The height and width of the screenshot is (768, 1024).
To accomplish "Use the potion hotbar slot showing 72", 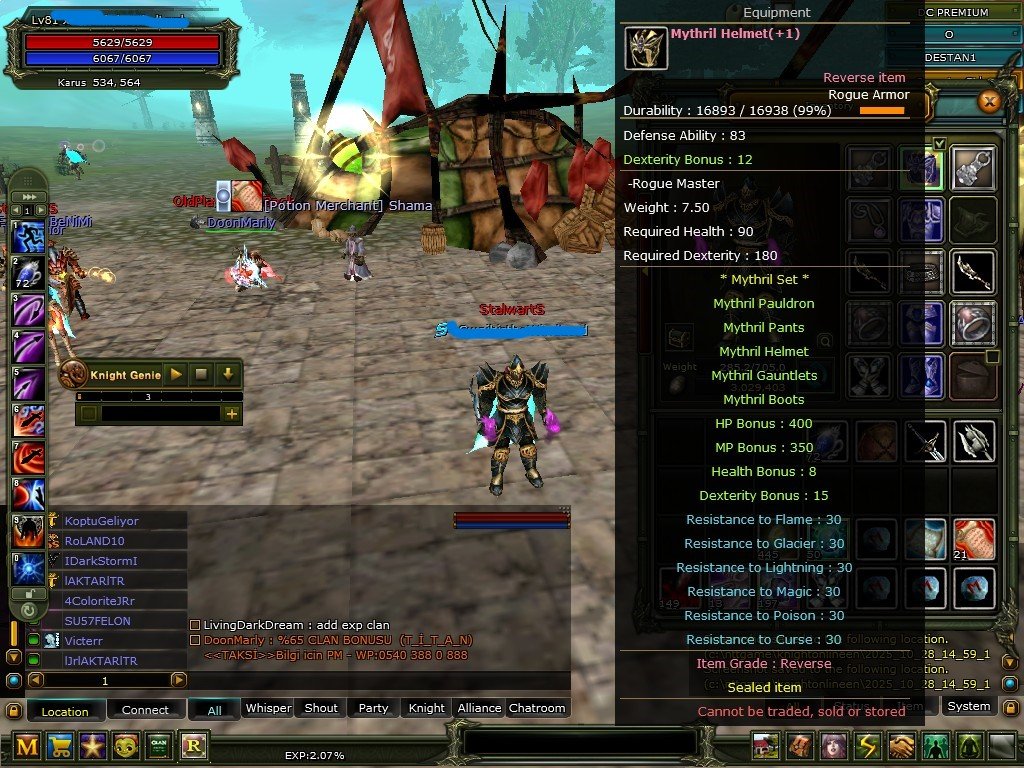I will 27,274.
